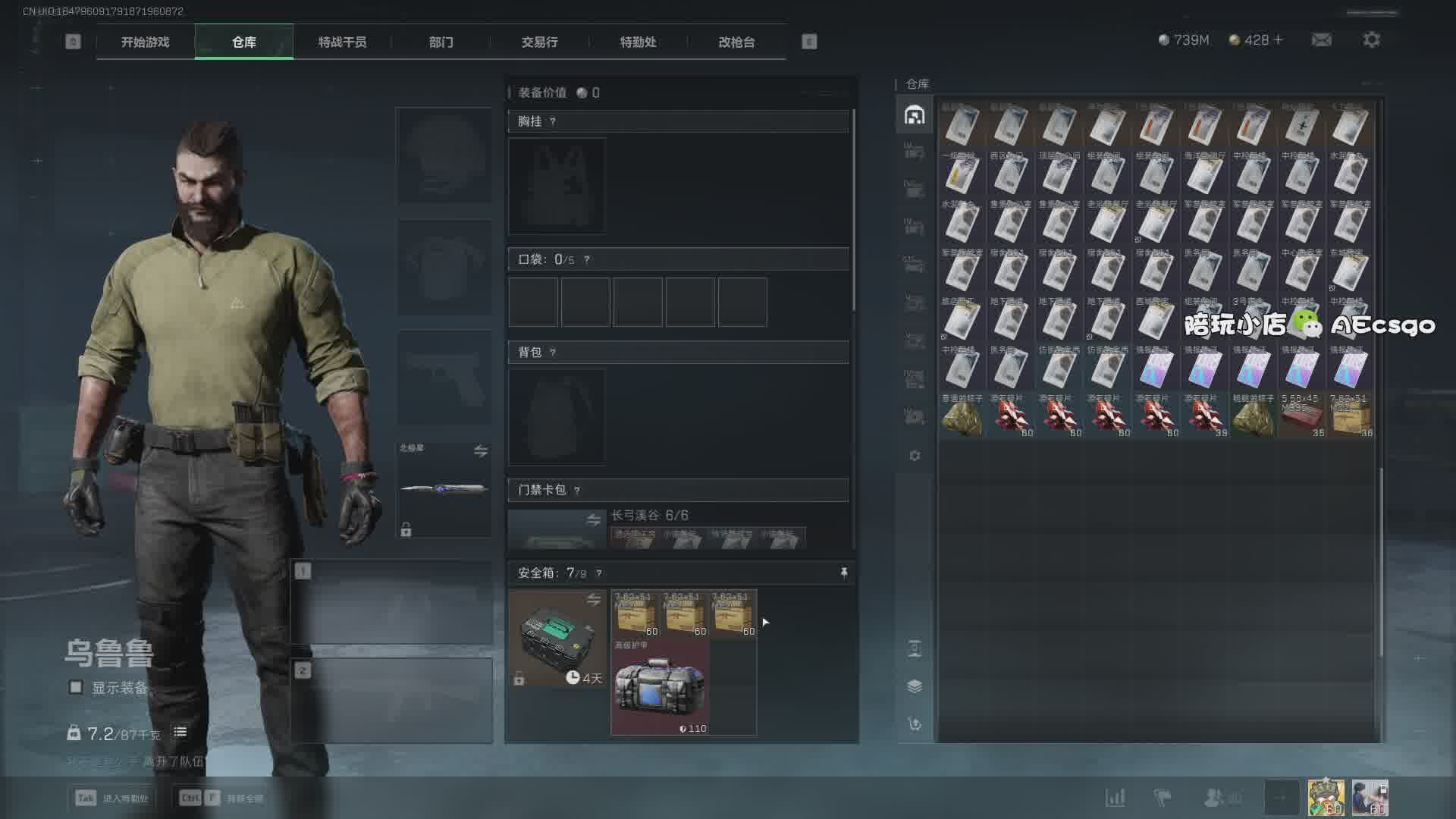Go to the 交易行 tab
1456x819 pixels.
539,42
